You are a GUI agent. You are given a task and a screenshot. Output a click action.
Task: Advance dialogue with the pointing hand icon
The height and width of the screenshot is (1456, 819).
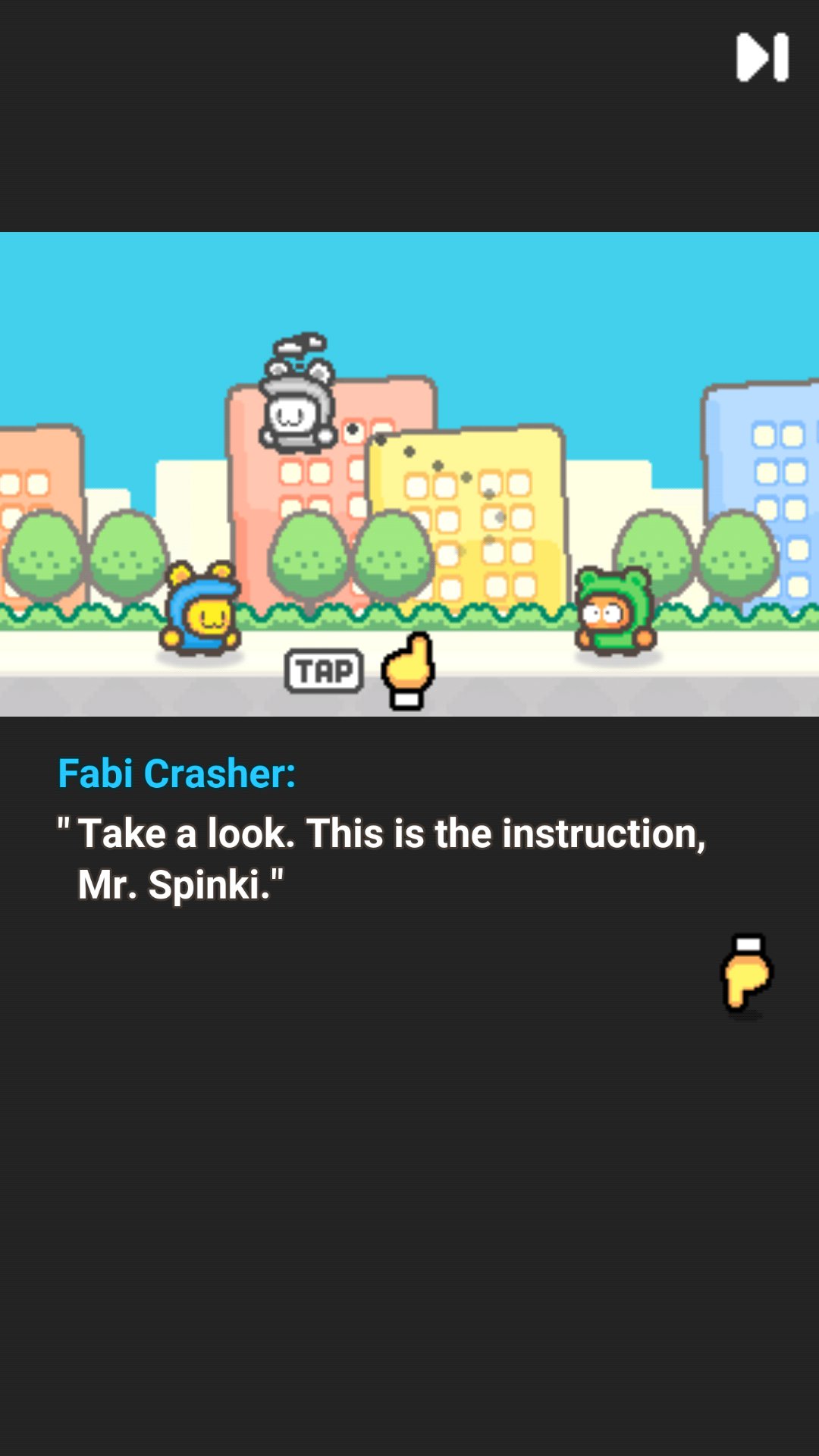(746, 974)
